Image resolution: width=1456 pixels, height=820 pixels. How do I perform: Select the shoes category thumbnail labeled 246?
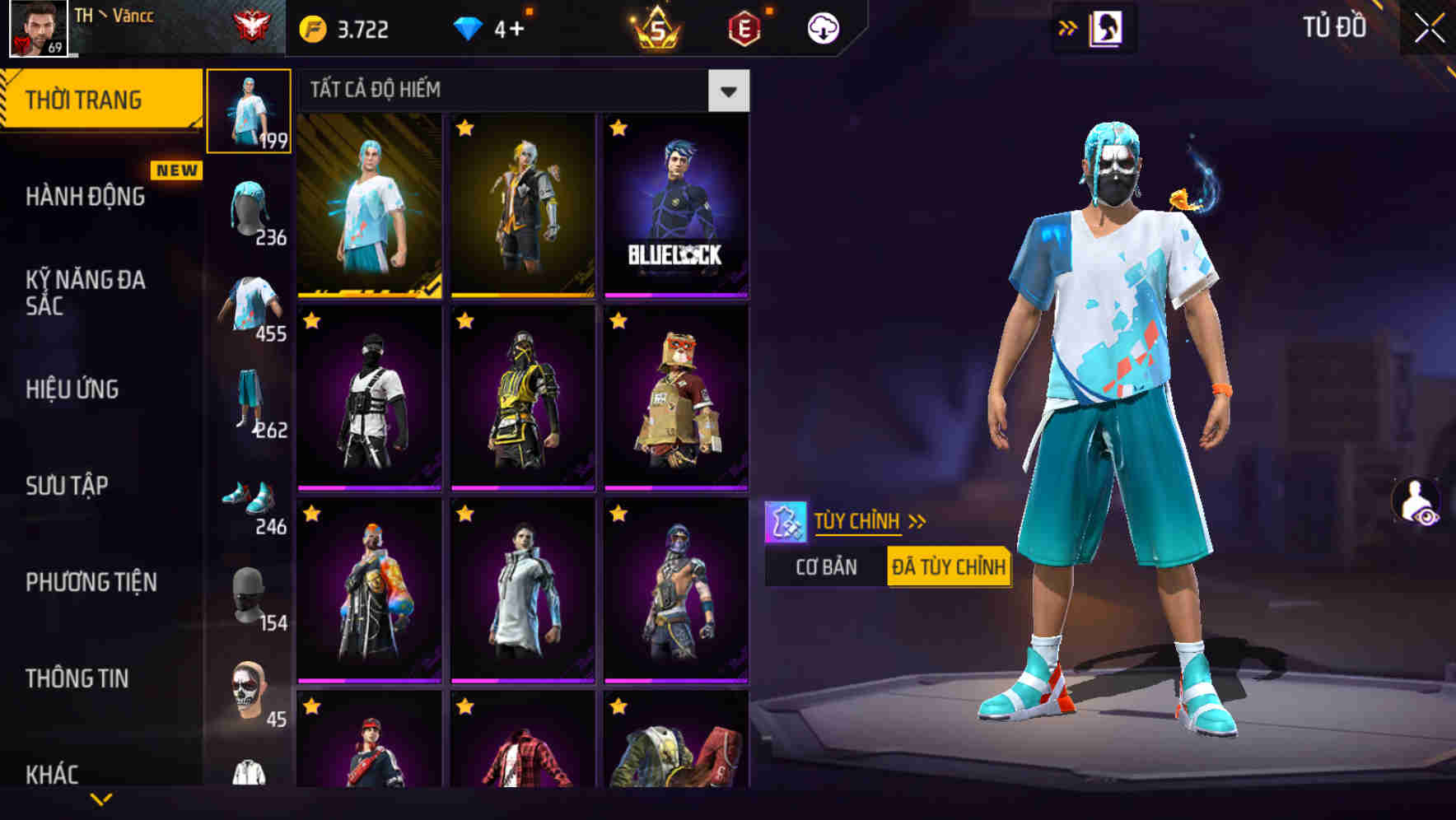tap(250, 500)
